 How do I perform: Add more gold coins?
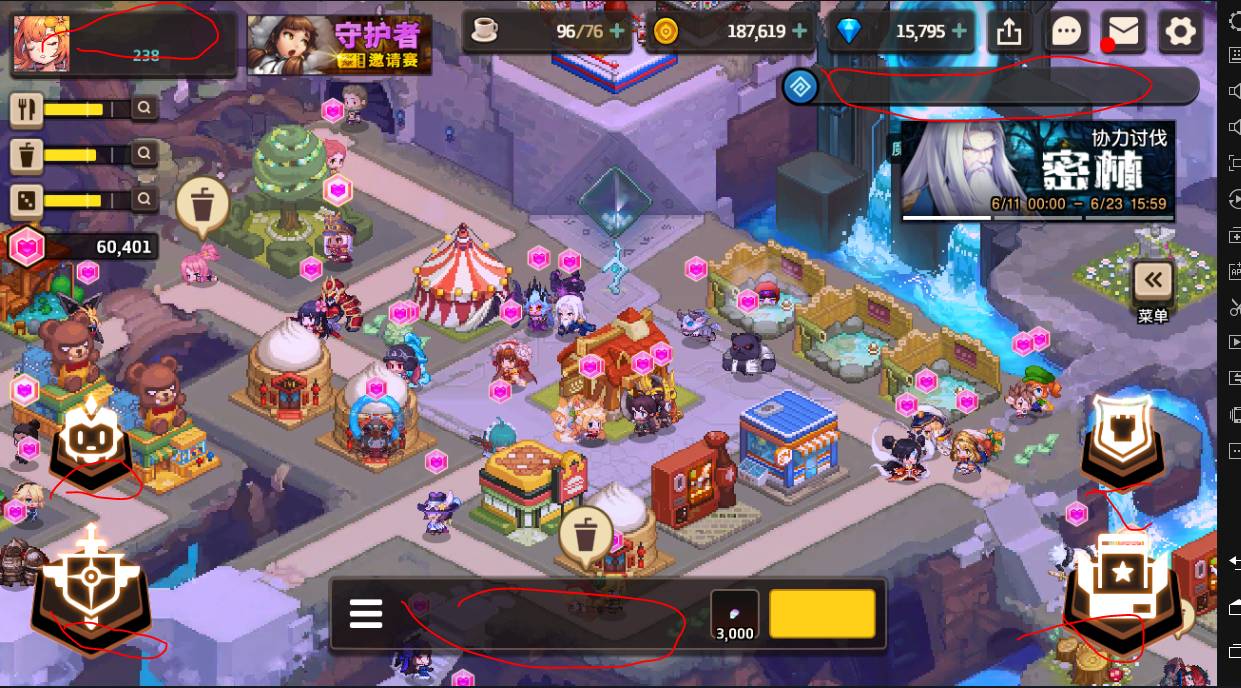click(799, 32)
